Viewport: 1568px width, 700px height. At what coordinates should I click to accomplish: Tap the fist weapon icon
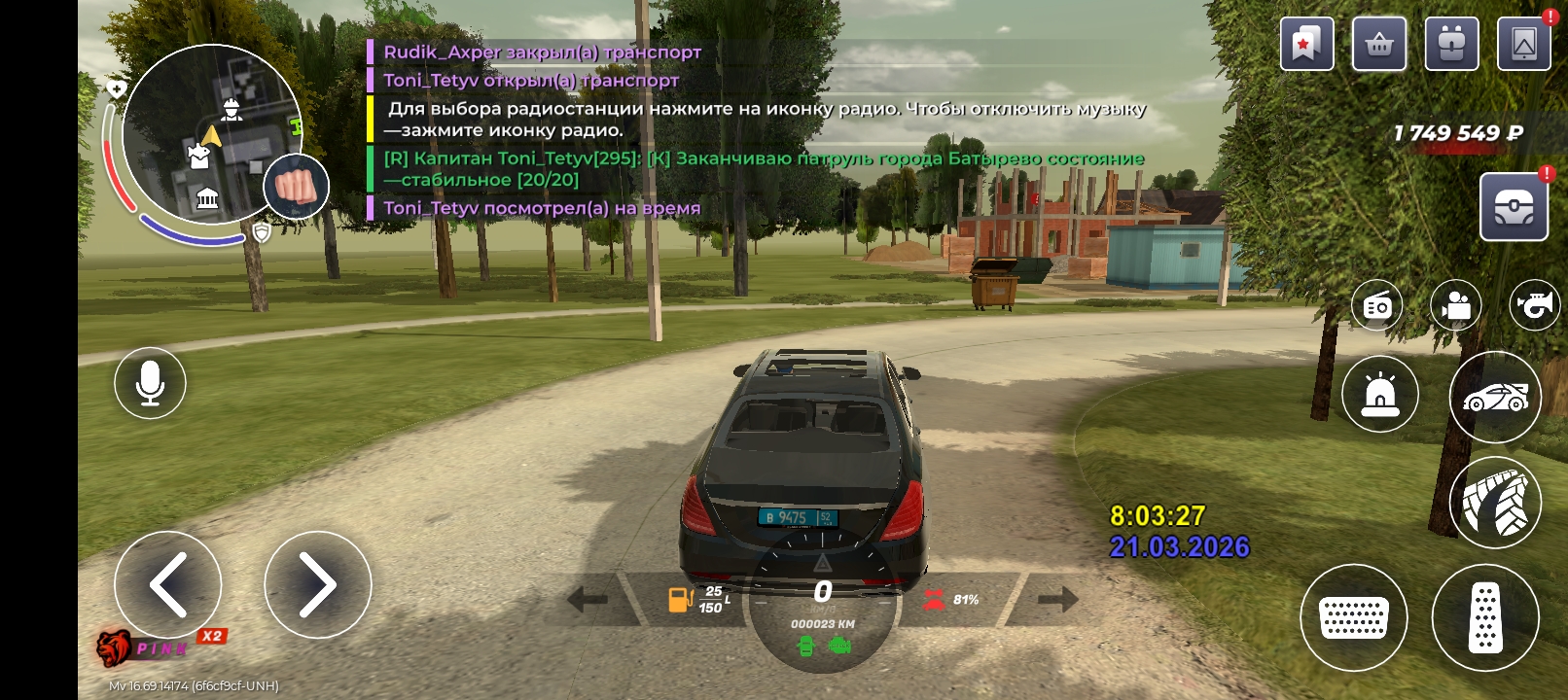[296, 186]
